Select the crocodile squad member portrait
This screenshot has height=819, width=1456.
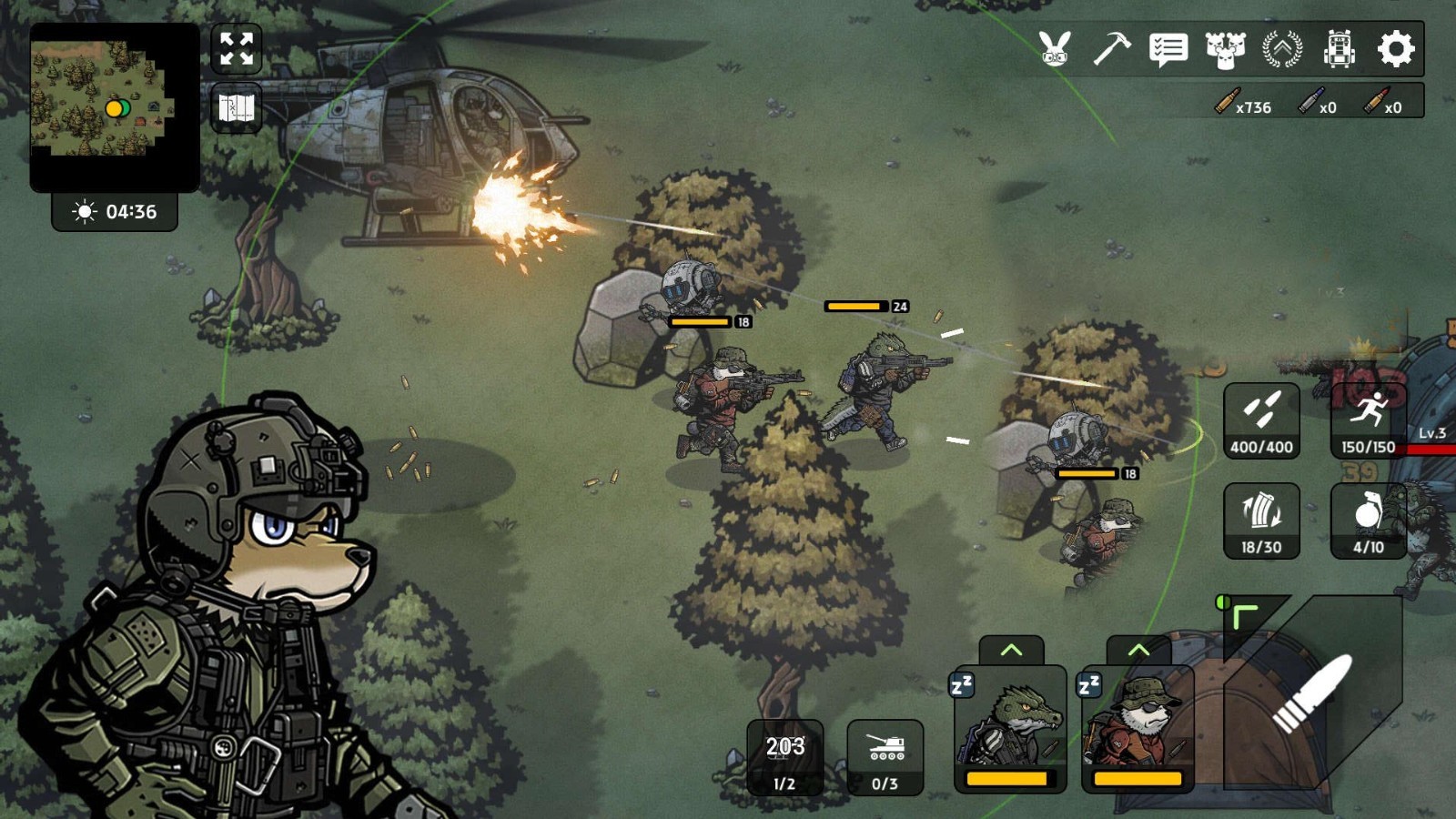click(x=1009, y=730)
